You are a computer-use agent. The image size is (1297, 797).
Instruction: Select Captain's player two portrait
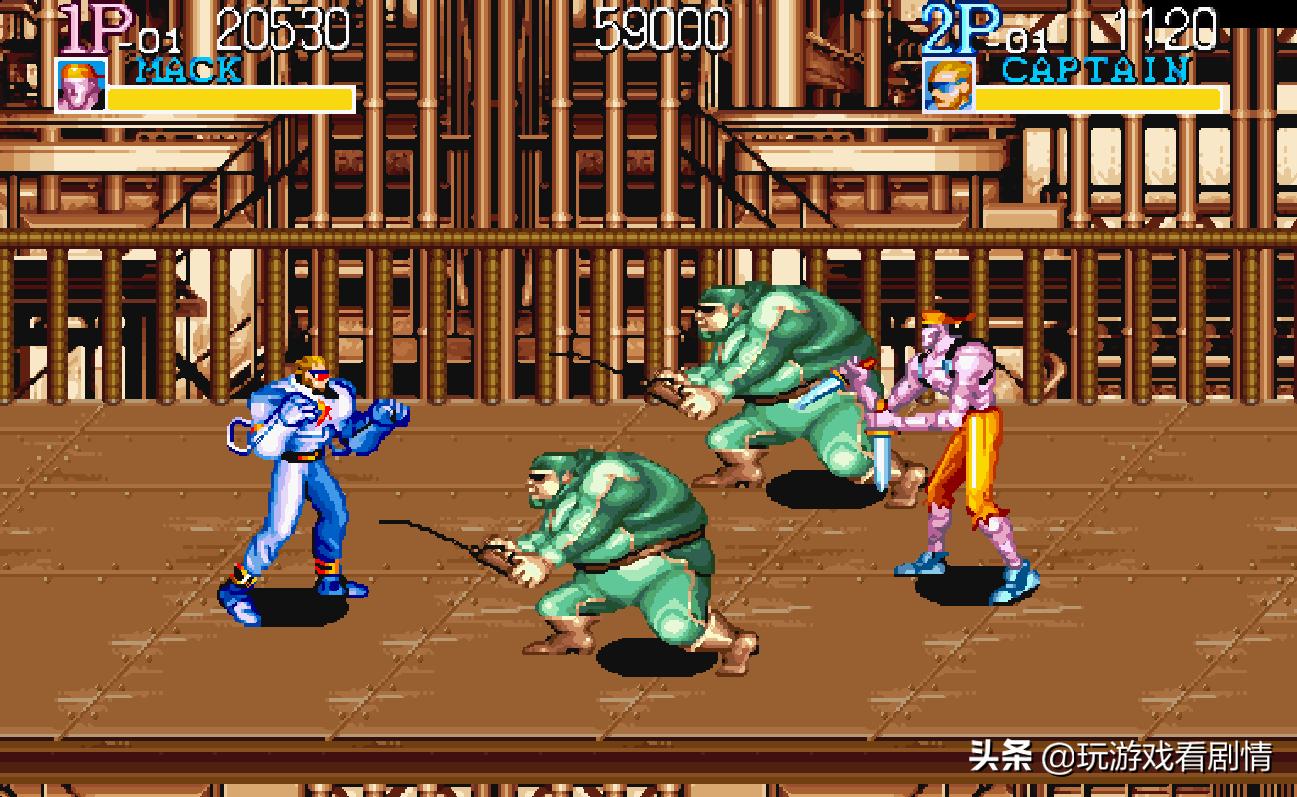946,86
